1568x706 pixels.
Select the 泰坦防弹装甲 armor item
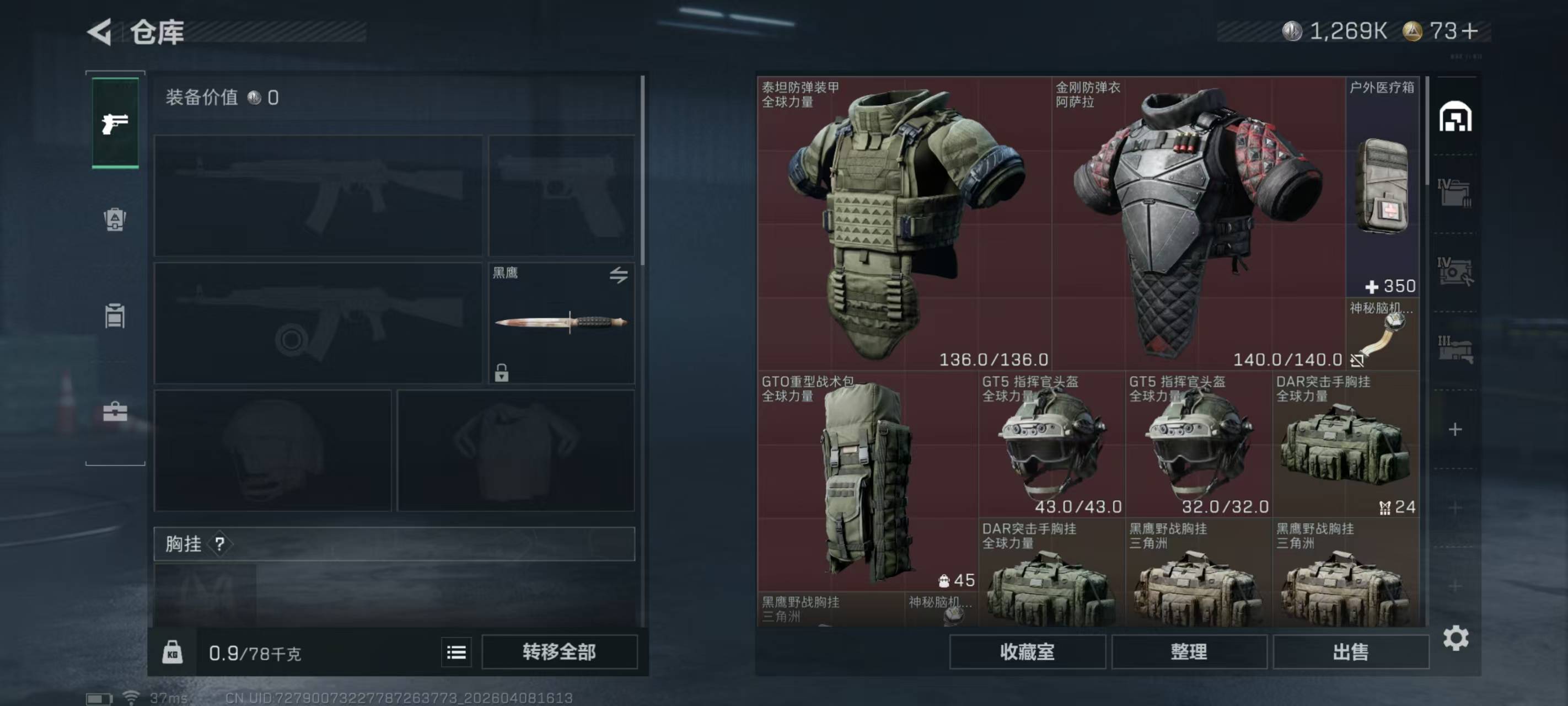pyautogui.click(x=904, y=222)
